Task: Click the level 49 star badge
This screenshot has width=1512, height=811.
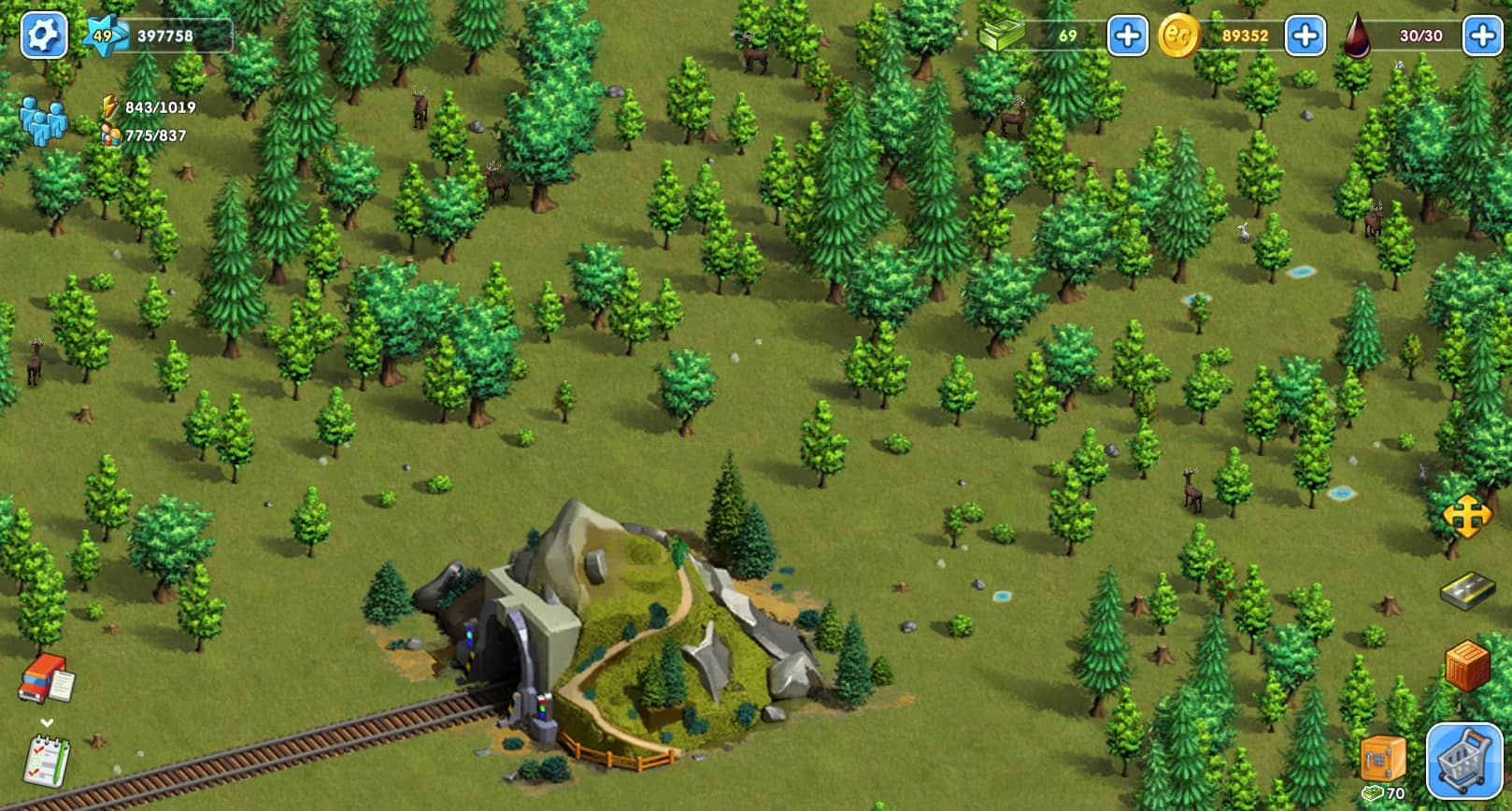Action: coord(102,36)
